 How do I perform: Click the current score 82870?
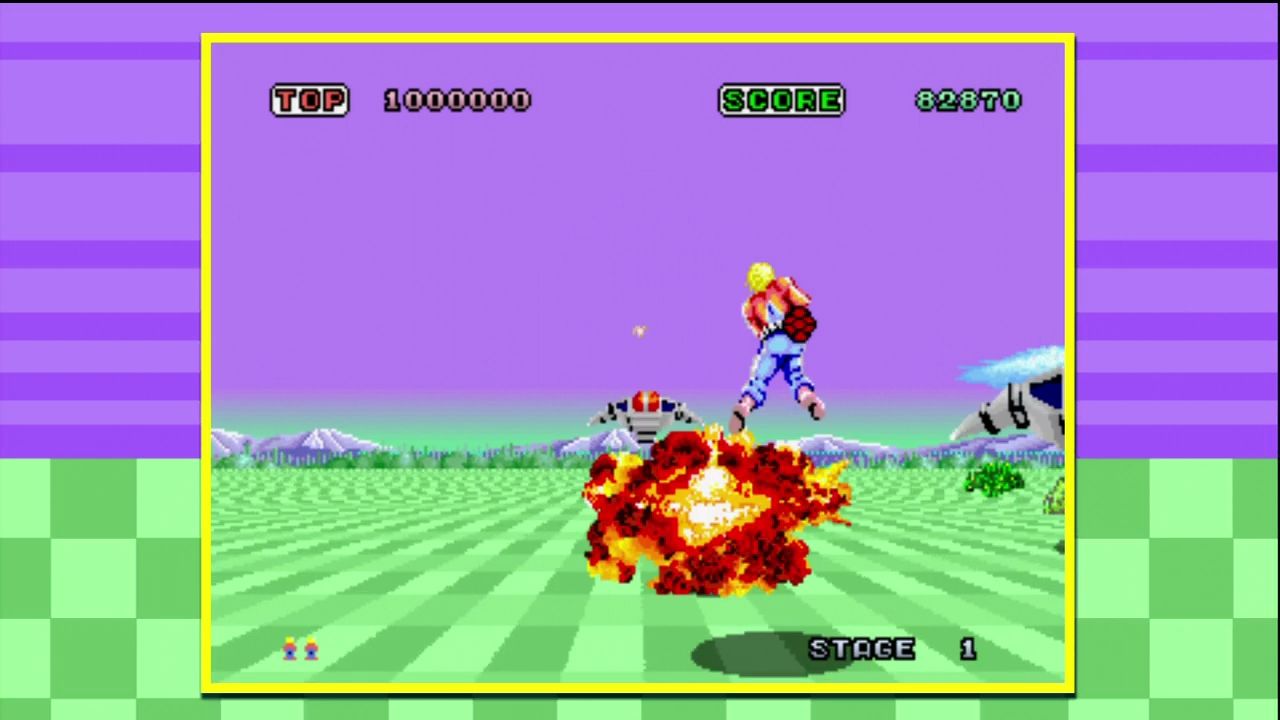967,100
